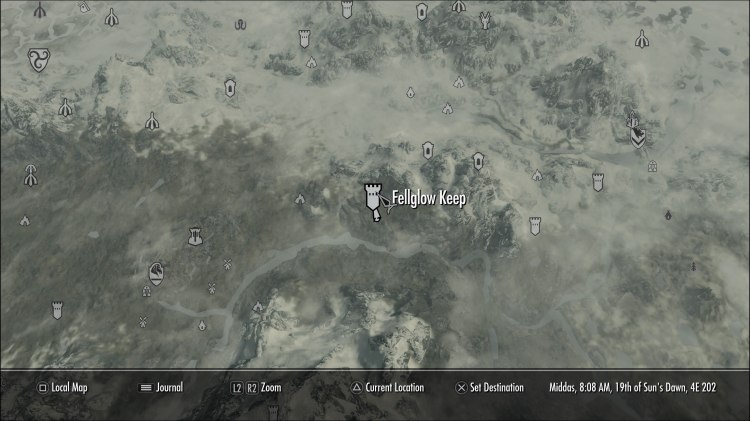This screenshot has width=750, height=421.
Task: Click the watchtower marker north of Whiterun
Action: 194,237
